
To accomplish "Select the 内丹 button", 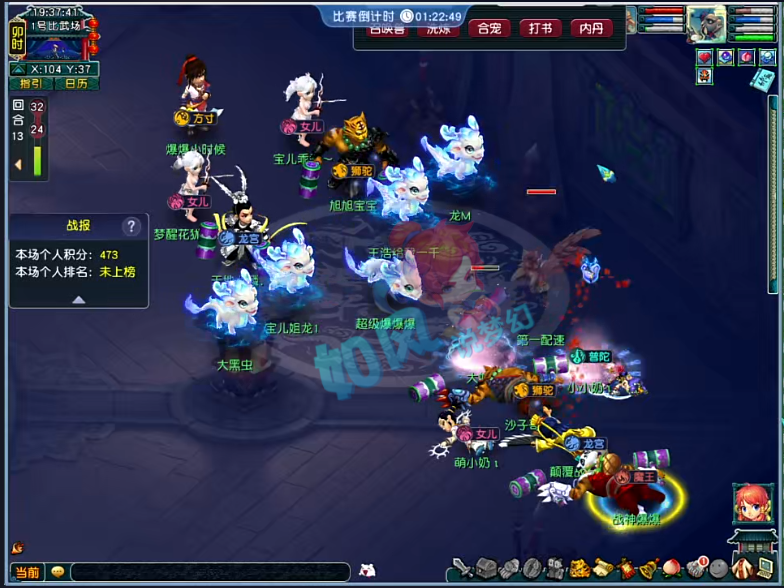I will pyautogui.click(x=591, y=28).
